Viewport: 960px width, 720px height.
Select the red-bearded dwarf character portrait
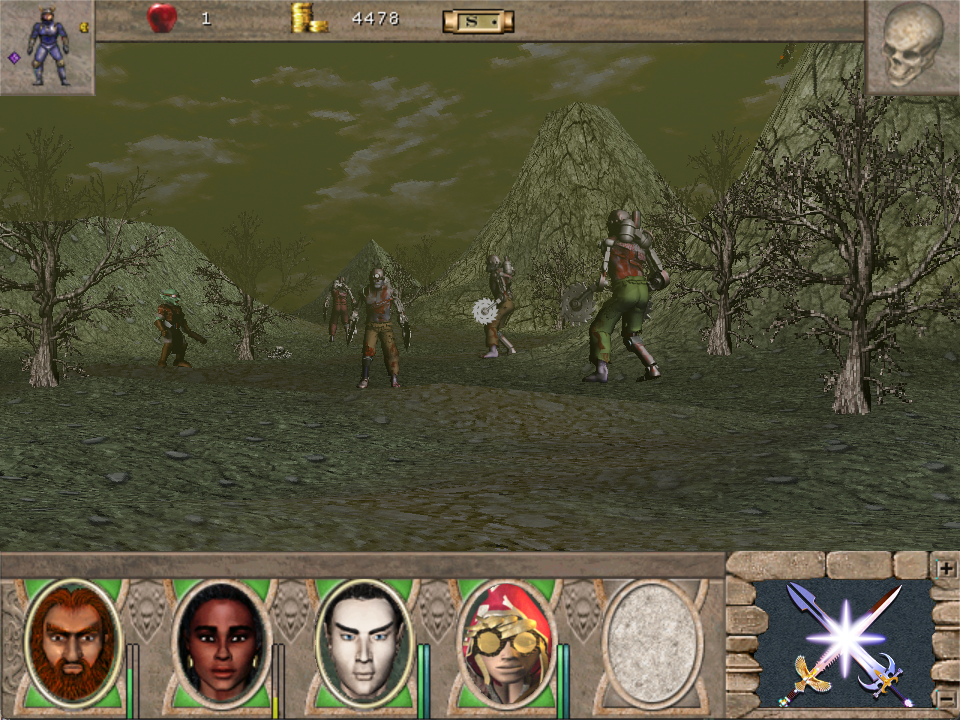pyautogui.click(x=72, y=643)
